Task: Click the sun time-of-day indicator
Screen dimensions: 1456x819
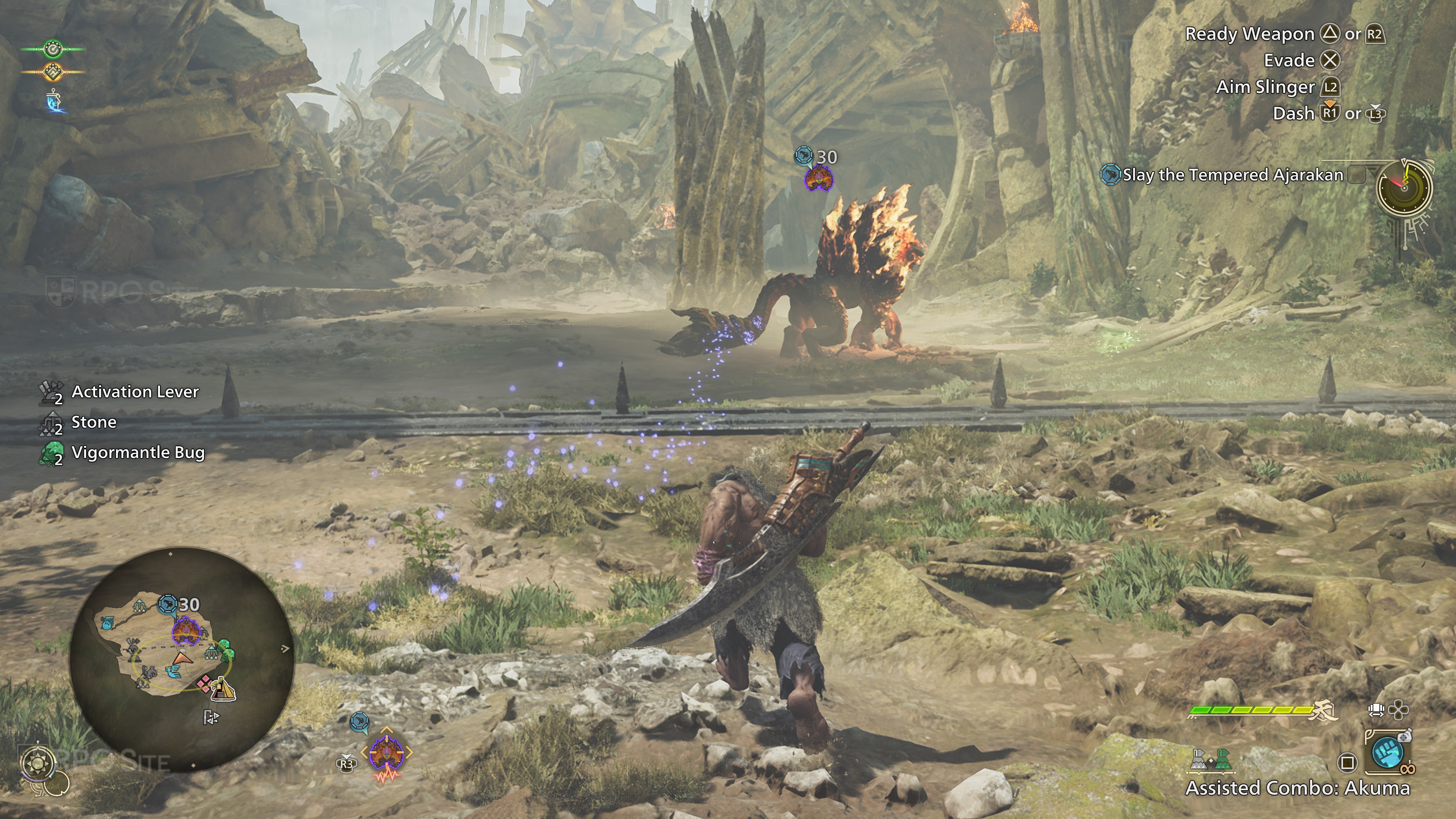Action: coord(37,764)
